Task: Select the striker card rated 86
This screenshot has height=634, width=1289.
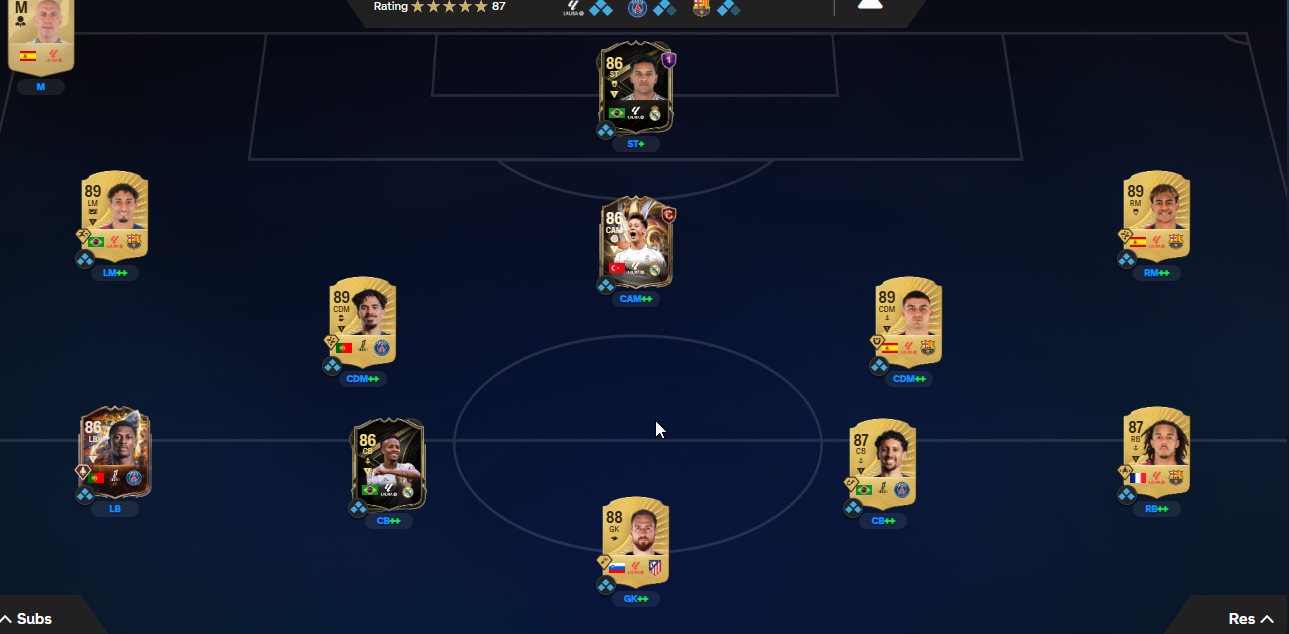Action: (x=636, y=87)
